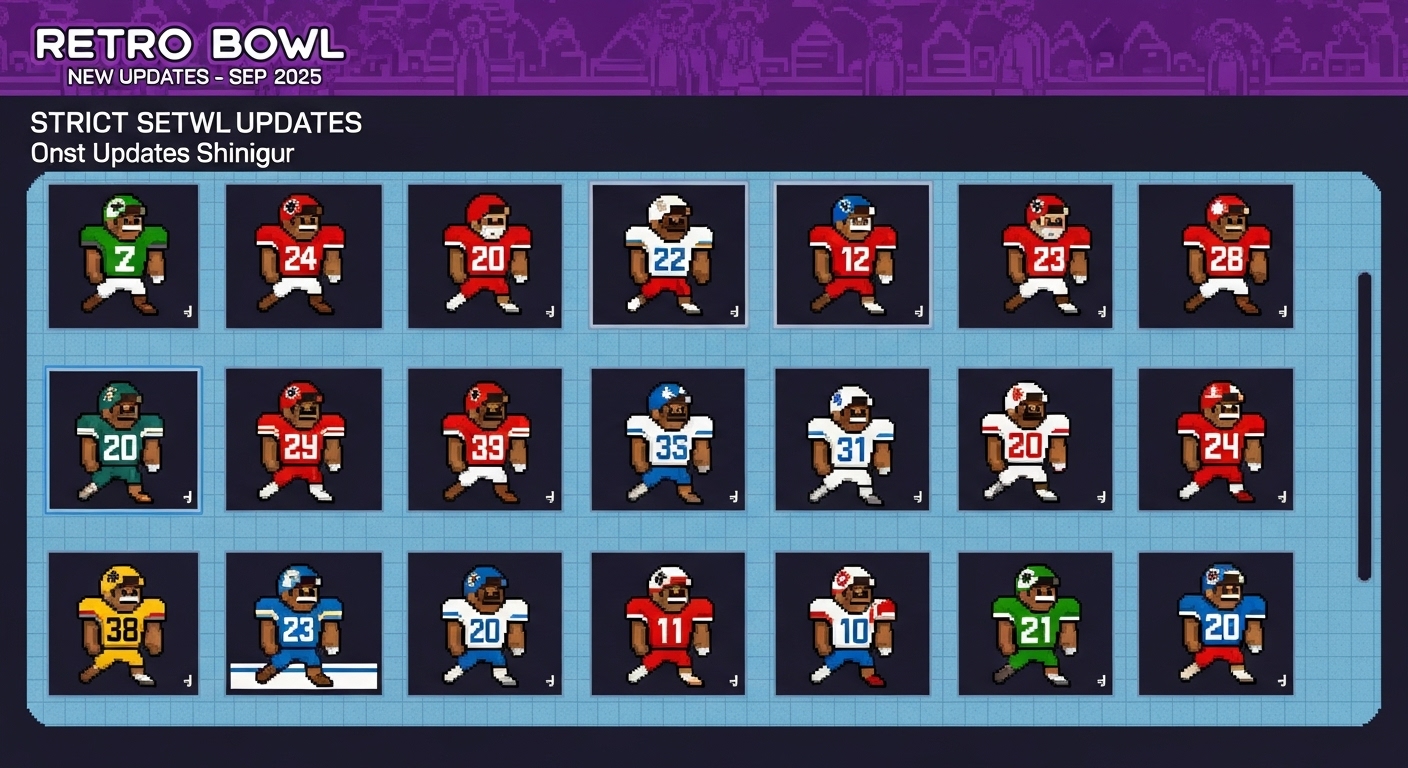This screenshot has width=1408, height=768.
Task: Select the red jersey number 11 player
Action: tap(668, 624)
